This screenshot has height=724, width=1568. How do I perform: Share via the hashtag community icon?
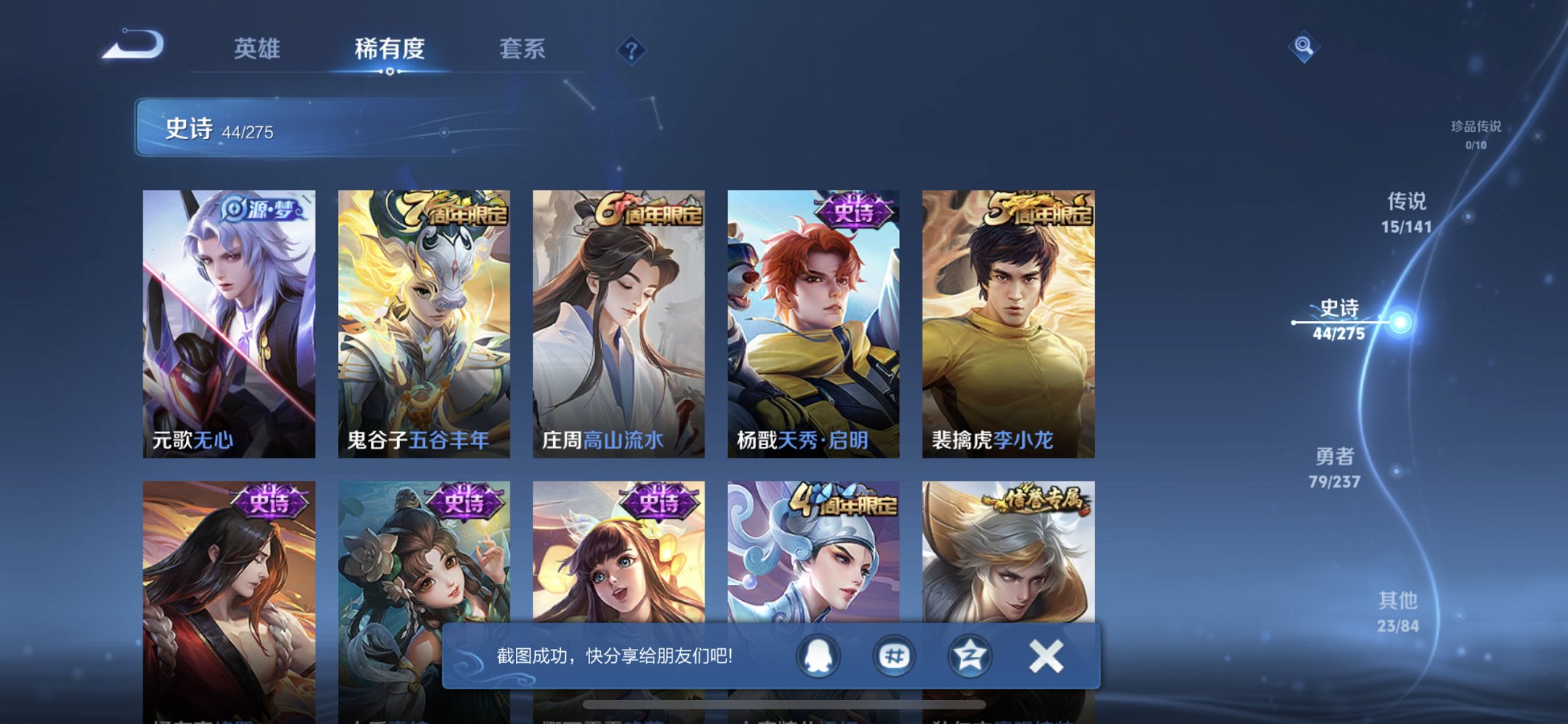click(893, 655)
